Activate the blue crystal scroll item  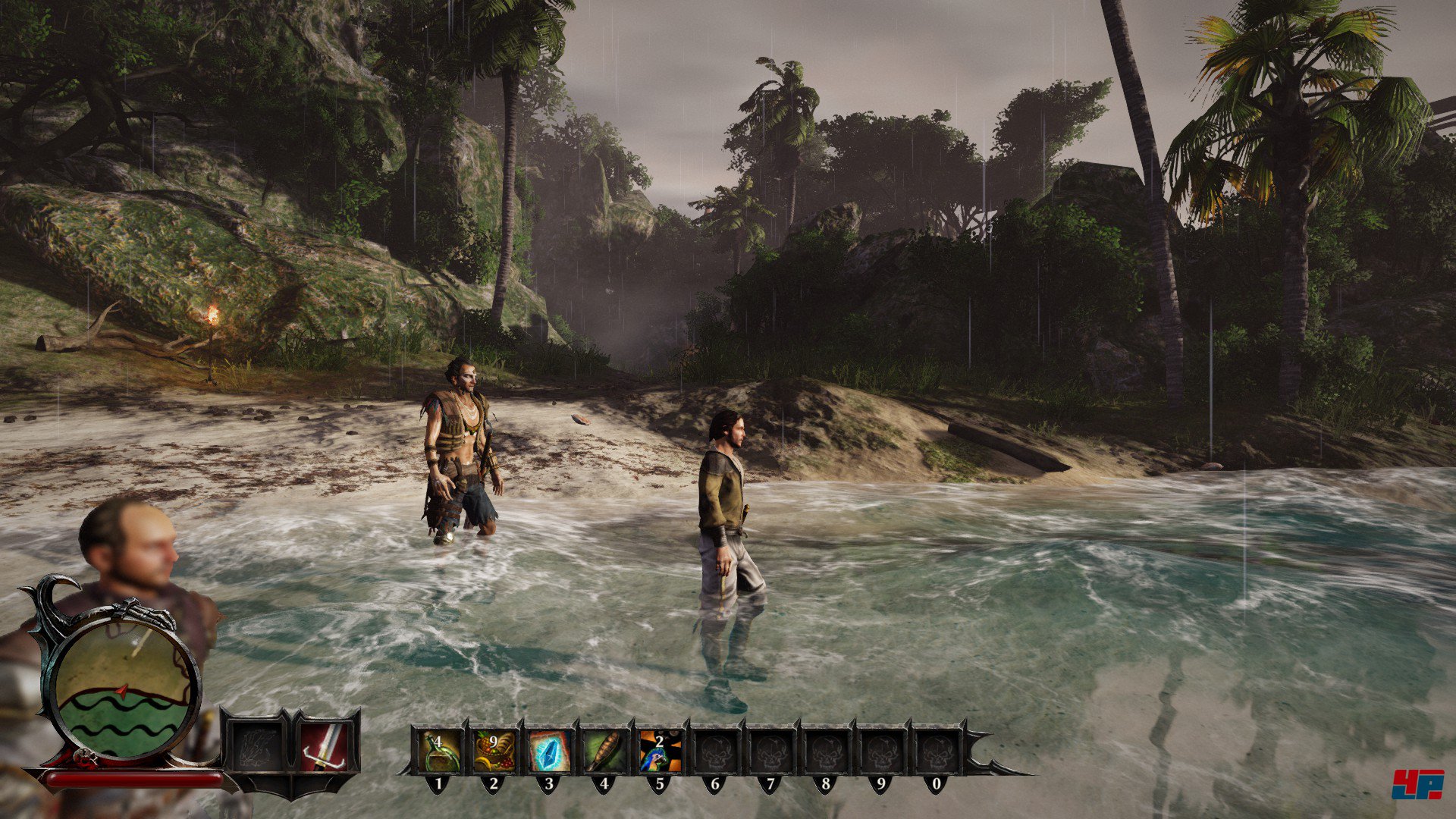tap(549, 752)
